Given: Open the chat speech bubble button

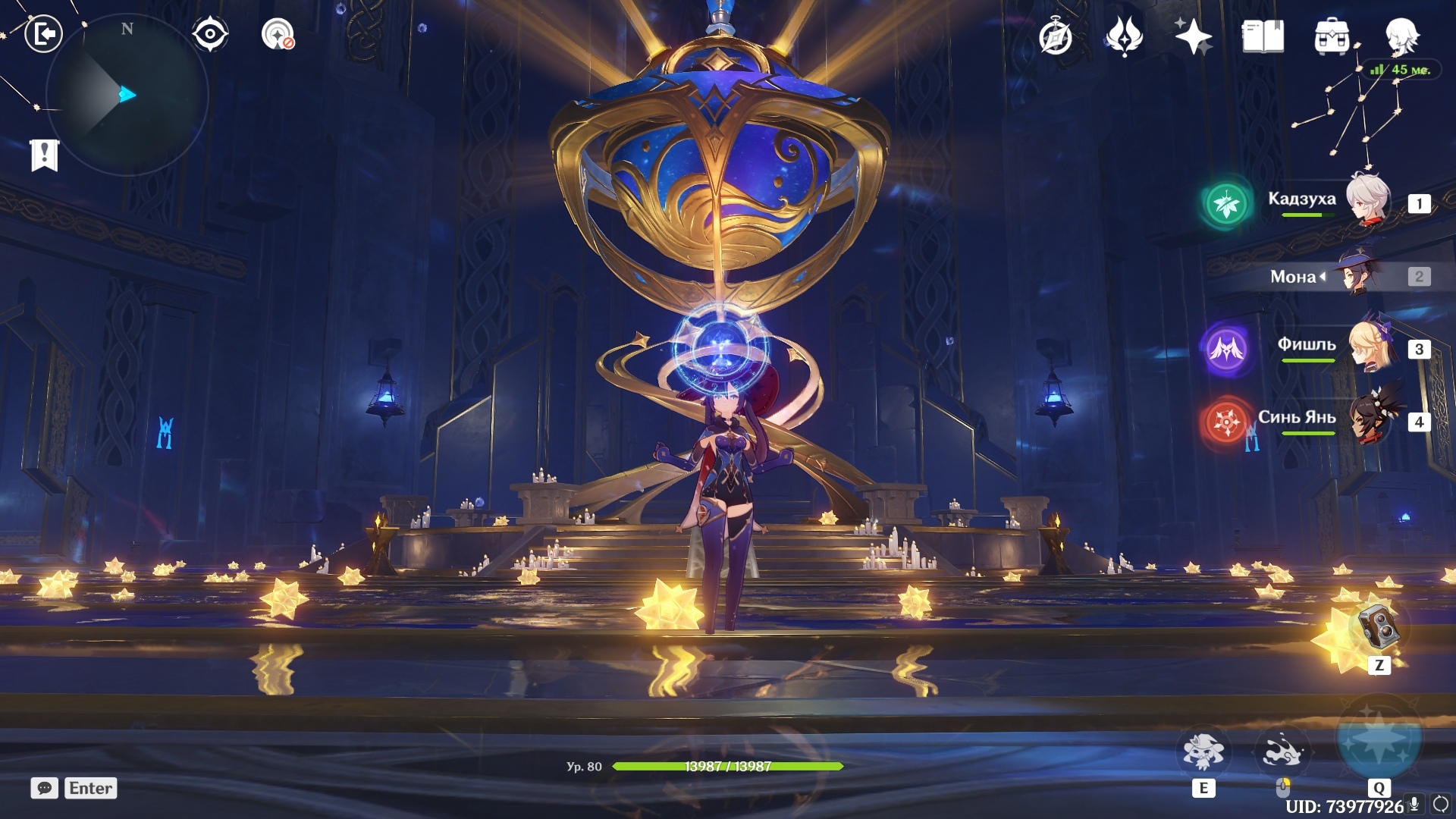Looking at the screenshot, I should (45, 788).
